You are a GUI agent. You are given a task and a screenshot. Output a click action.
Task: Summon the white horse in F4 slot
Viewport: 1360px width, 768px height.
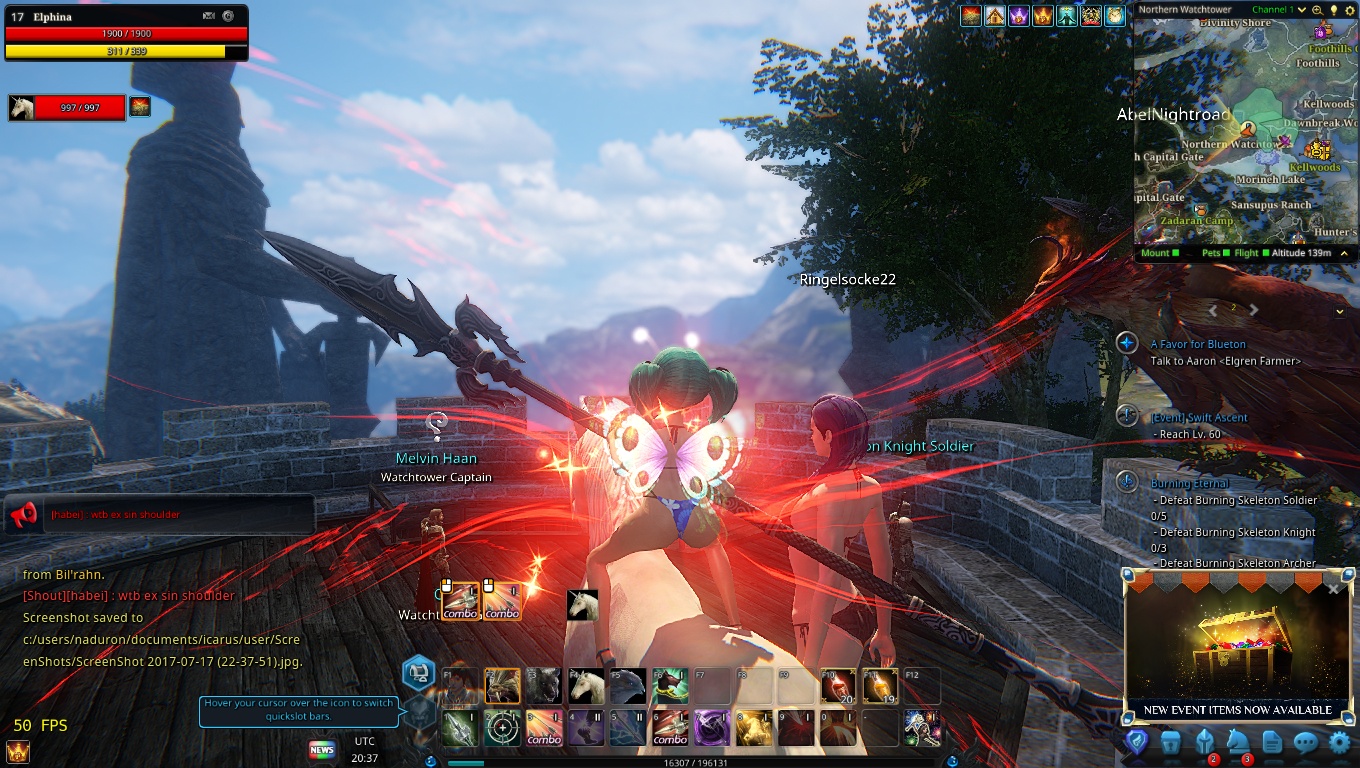[x=585, y=686]
